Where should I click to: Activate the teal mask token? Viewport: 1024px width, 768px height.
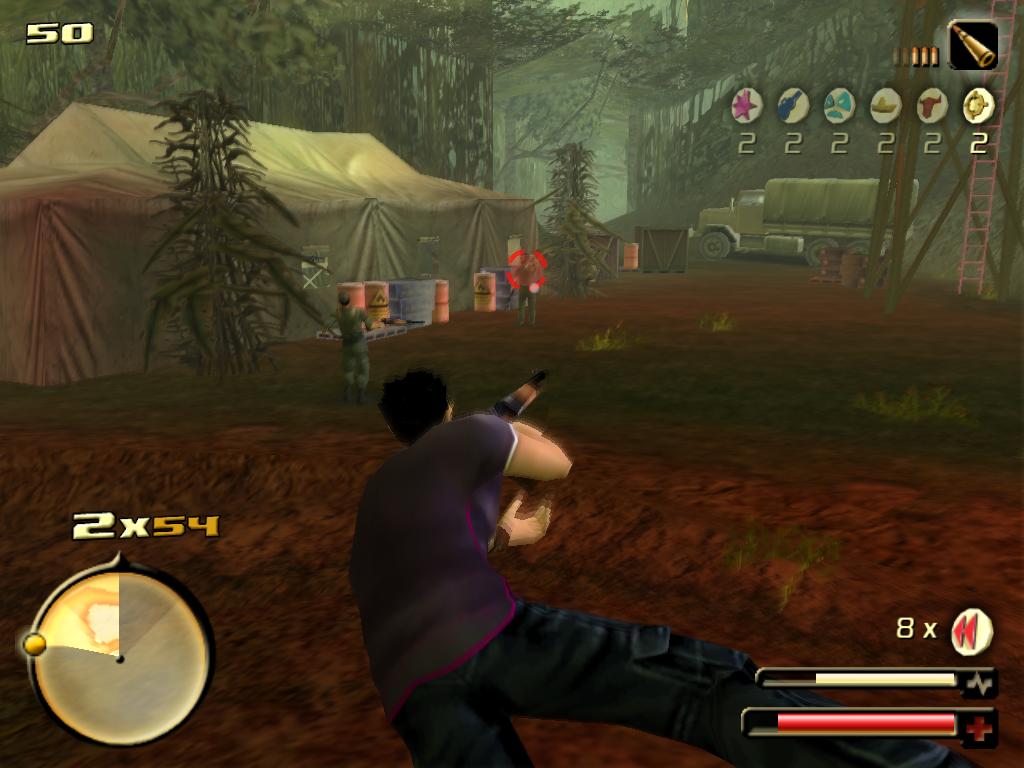pyautogui.click(x=839, y=105)
